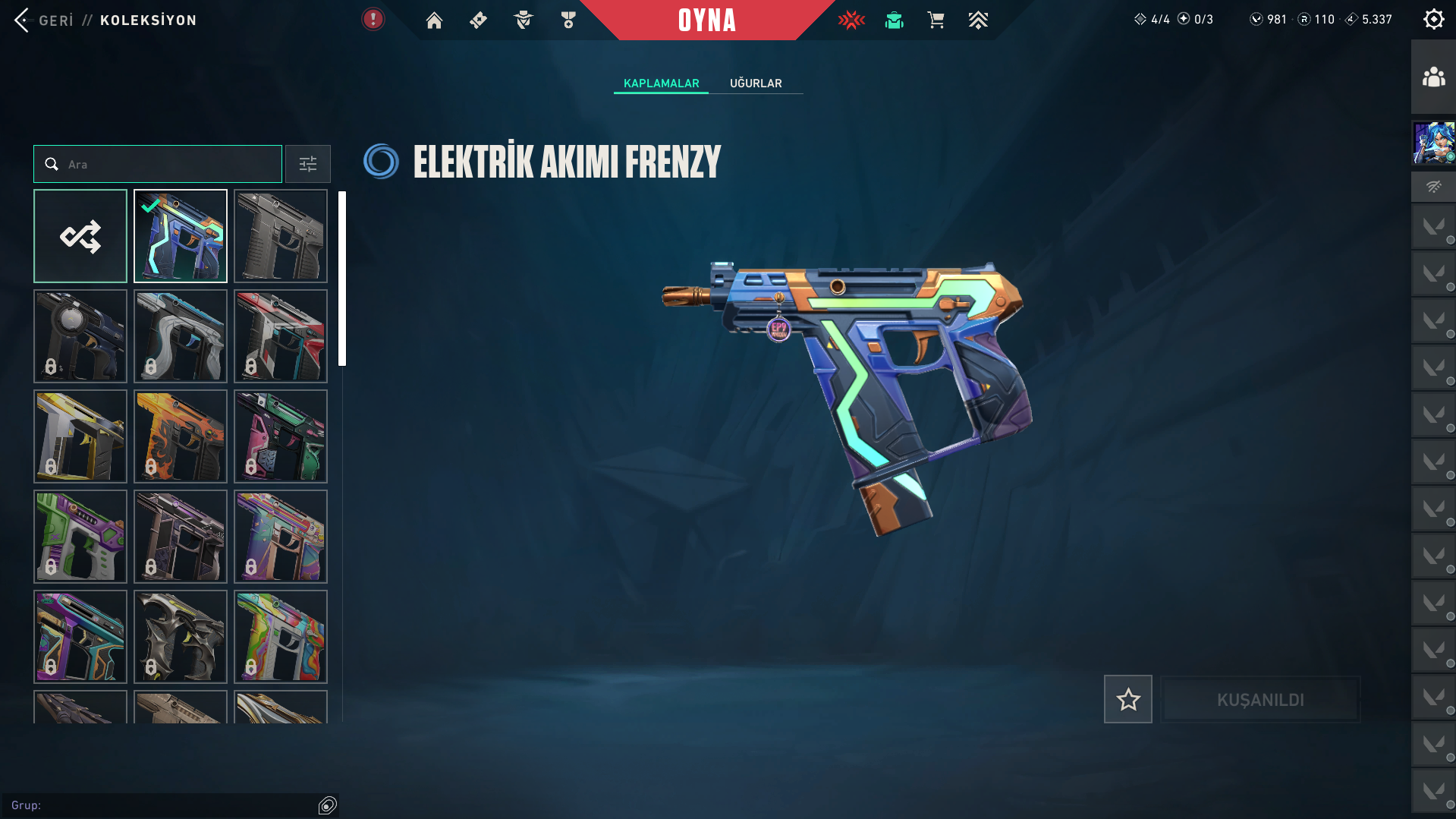
Task: Open the store shopping cart icon
Action: [936, 20]
